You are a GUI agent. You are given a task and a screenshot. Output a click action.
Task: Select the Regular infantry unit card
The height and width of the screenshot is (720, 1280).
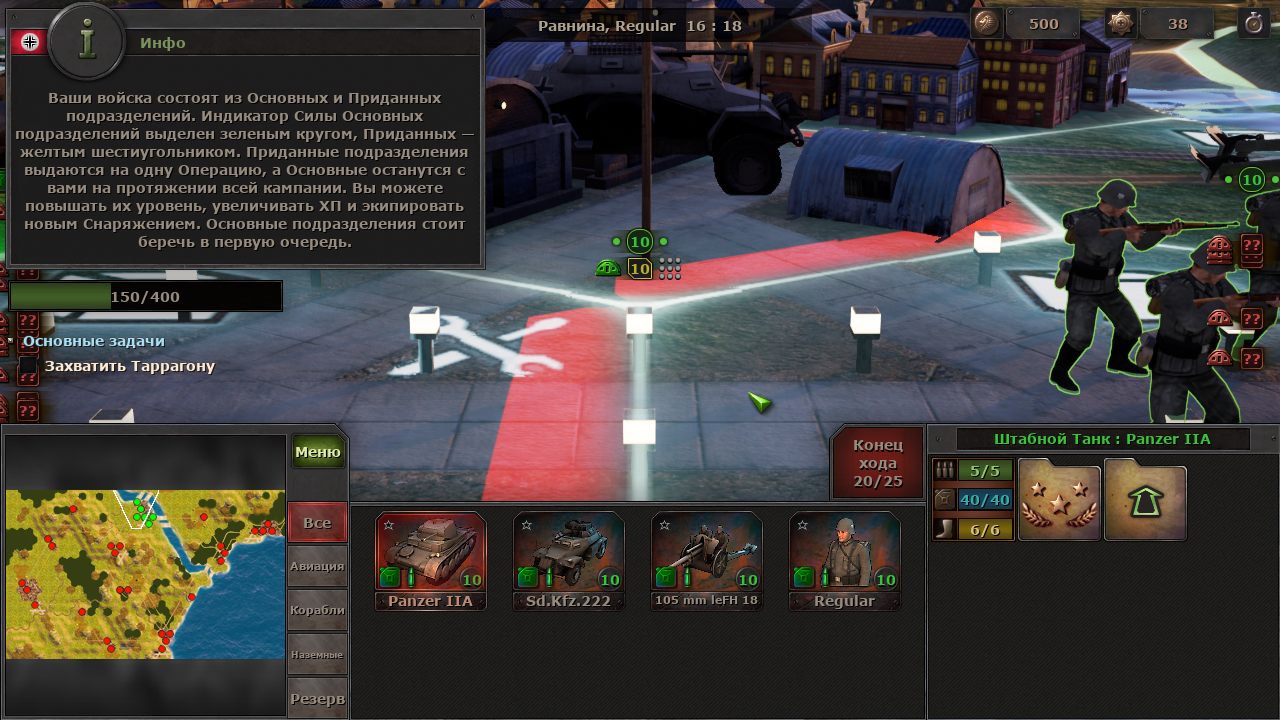[844, 560]
